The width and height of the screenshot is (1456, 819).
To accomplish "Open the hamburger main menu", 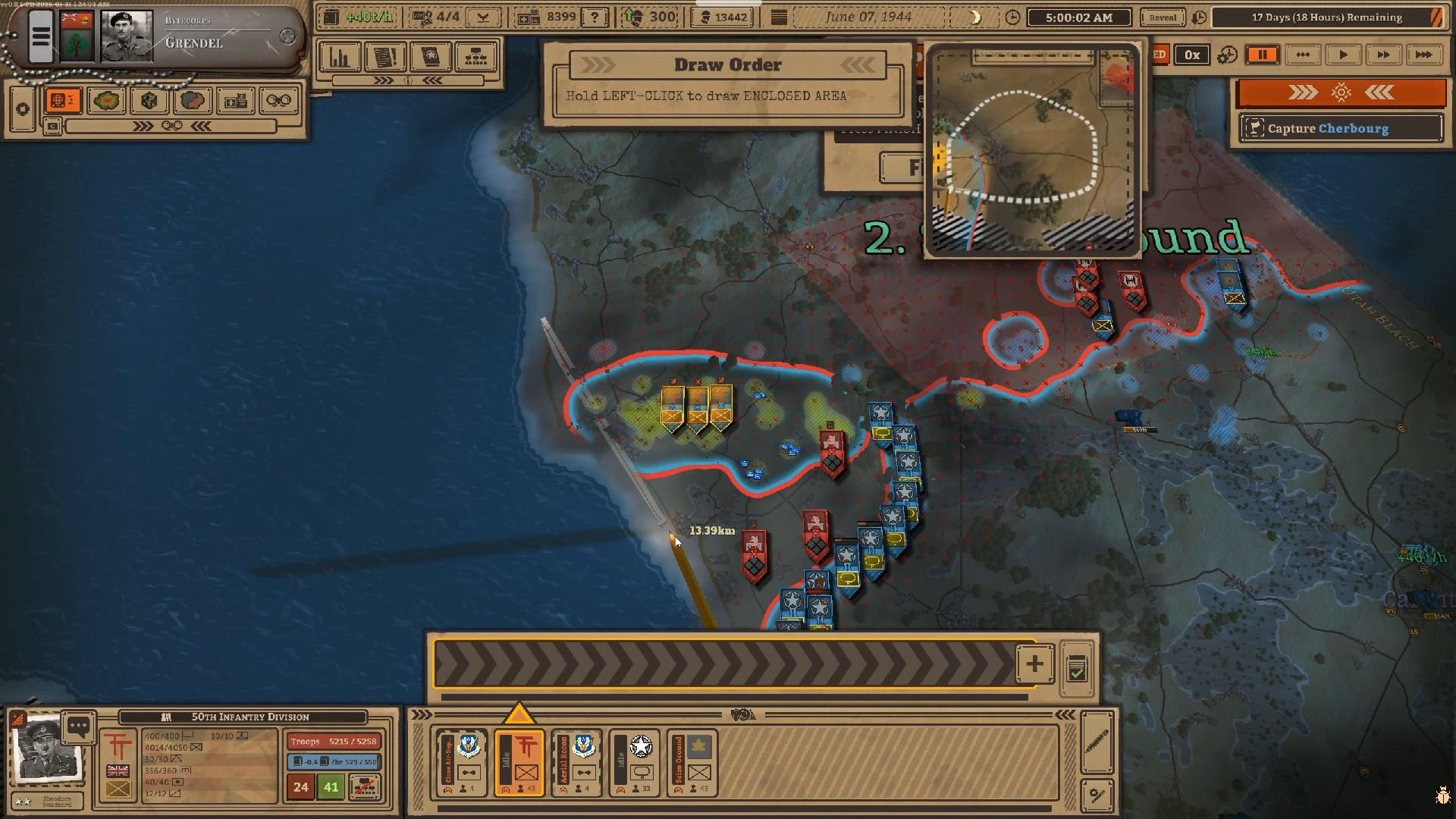I will click(x=41, y=36).
